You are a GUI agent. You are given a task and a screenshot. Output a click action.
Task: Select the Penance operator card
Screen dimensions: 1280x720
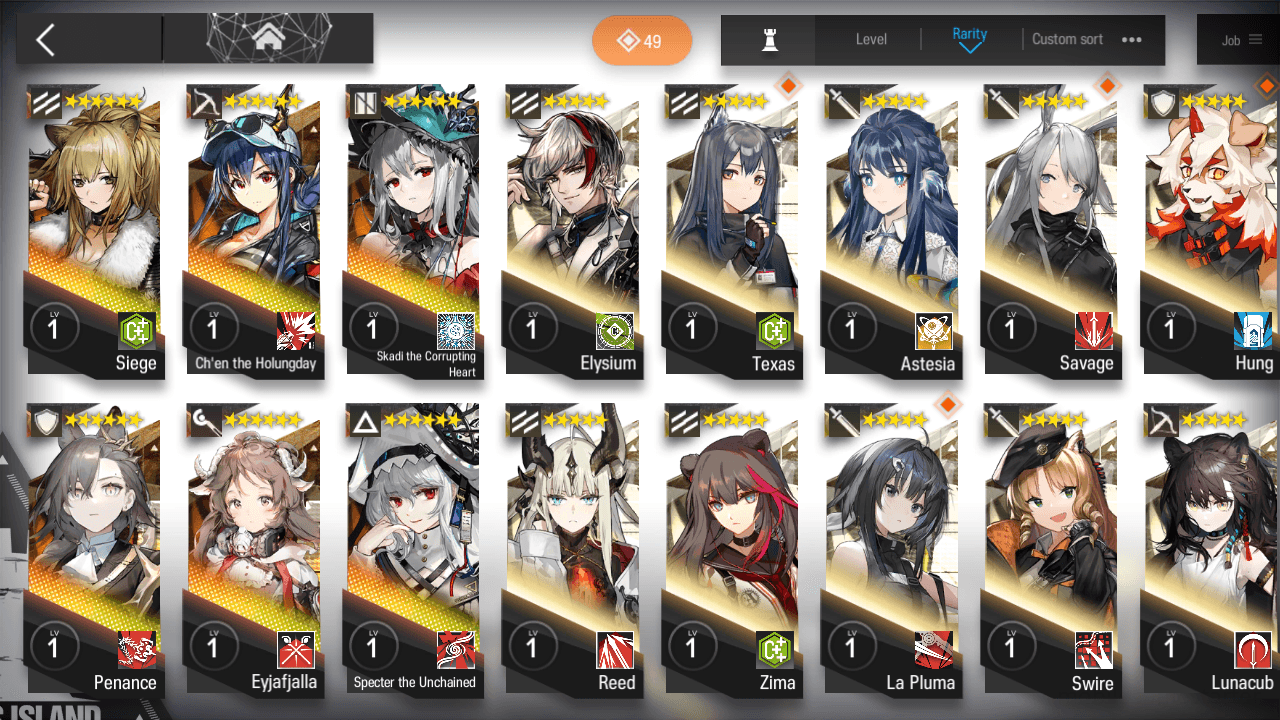[x=94, y=550]
